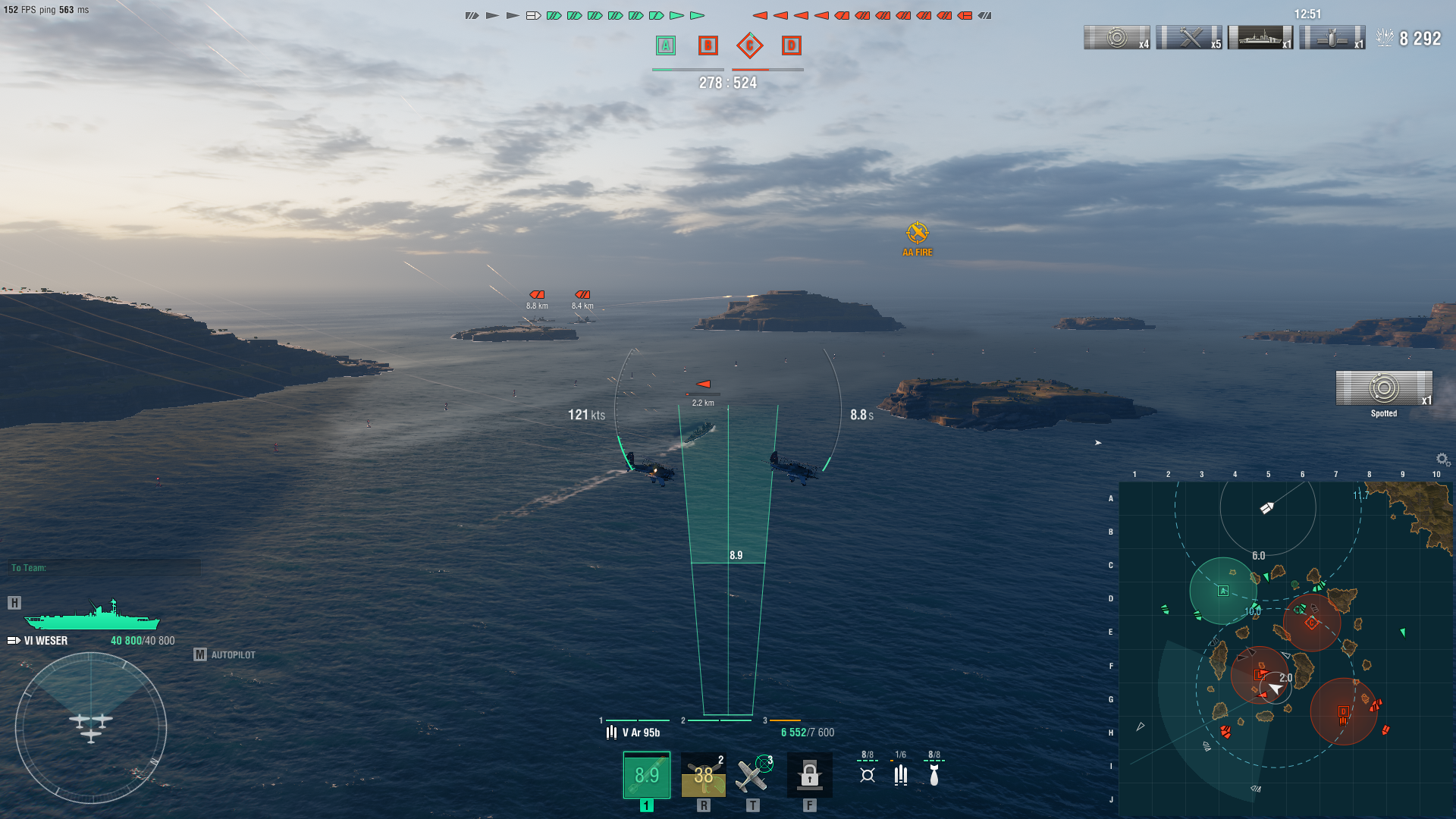Choose the rocket attack aircraft squadron icon
The height and width of the screenshot is (819, 1456).
pos(901,774)
